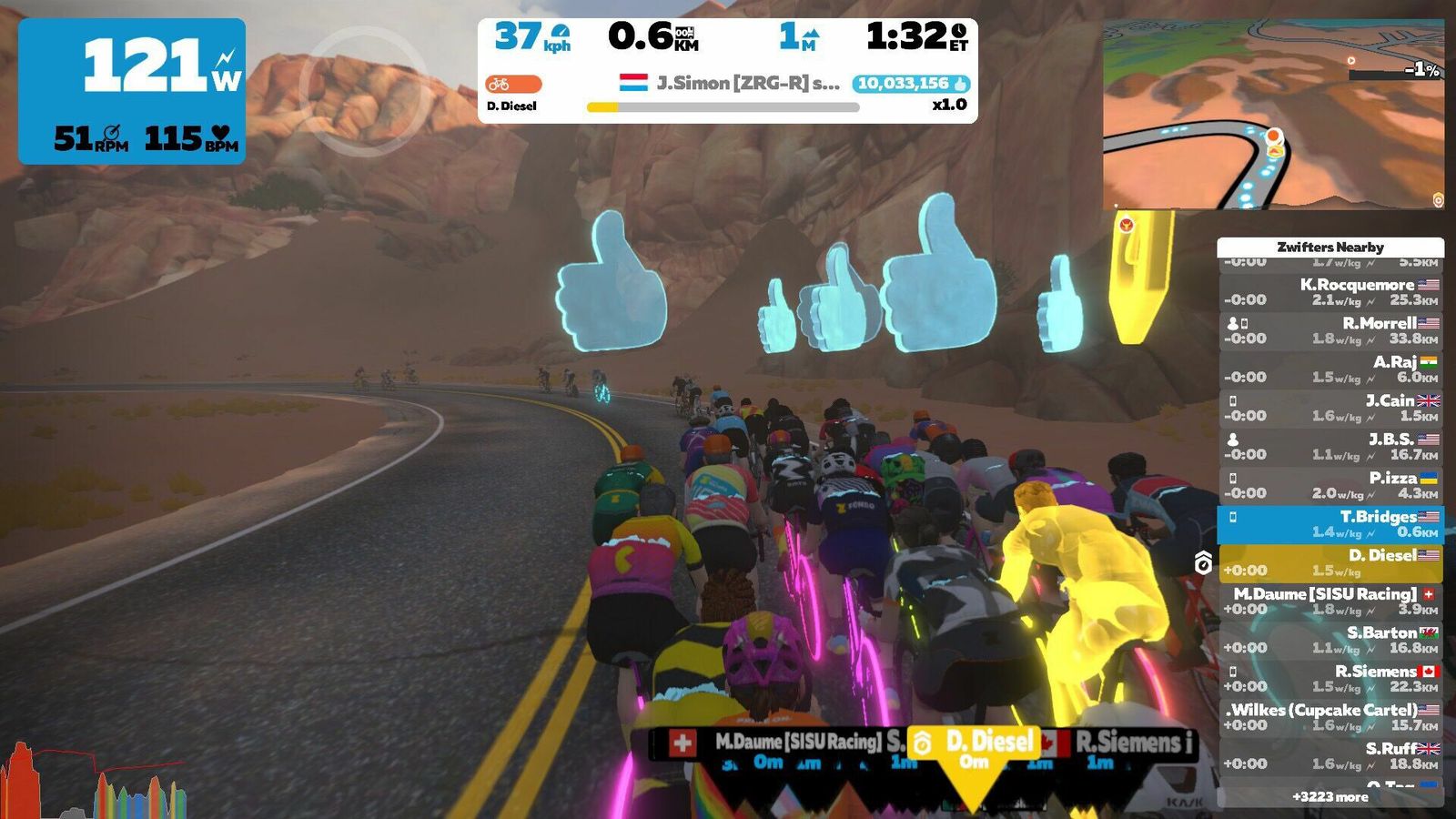Select the yellow D. Diesel list row

point(1330,562)
